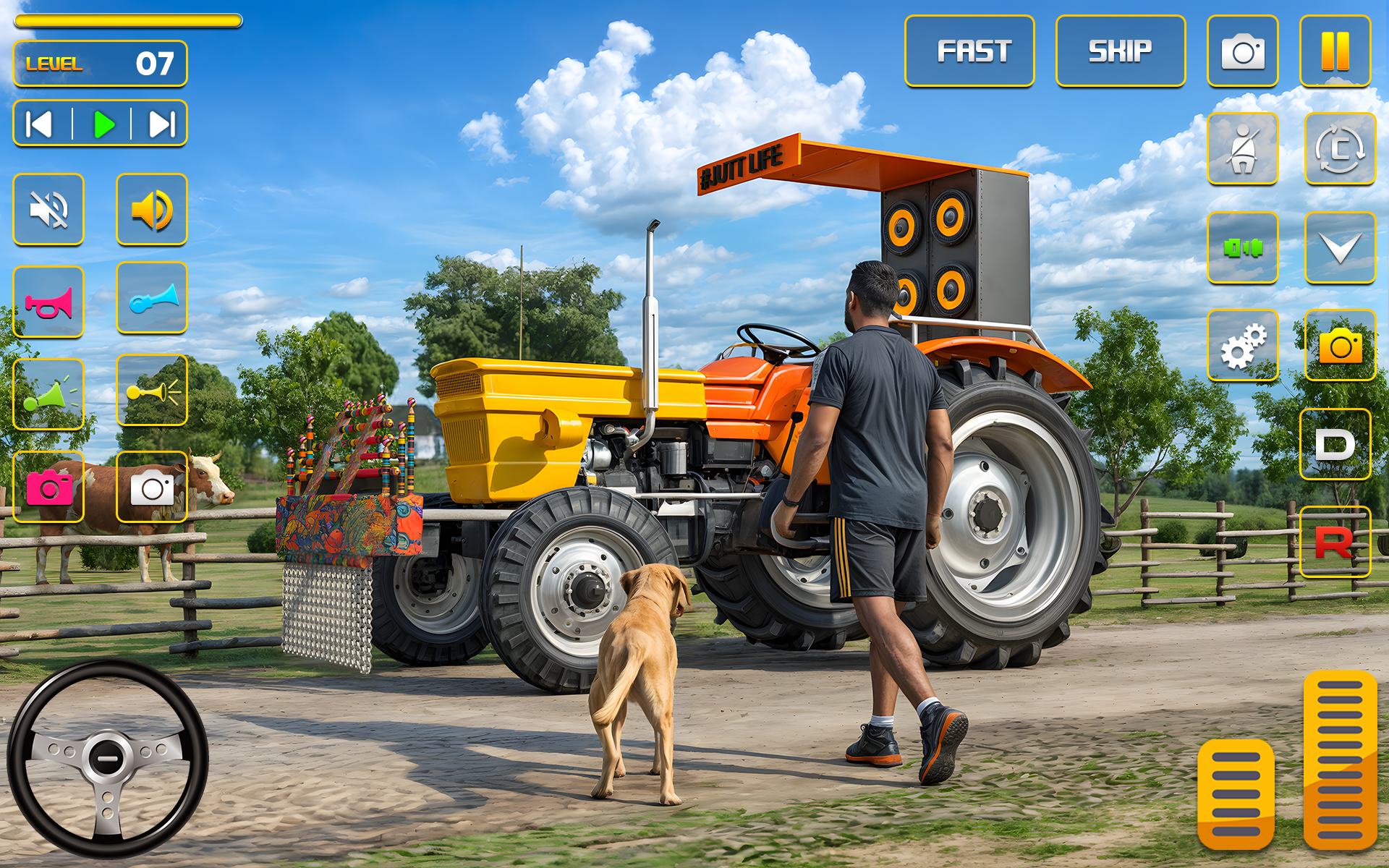Go to previous track with back arrow
Screen dimensions: 1389x868
(x=38, y=123)
